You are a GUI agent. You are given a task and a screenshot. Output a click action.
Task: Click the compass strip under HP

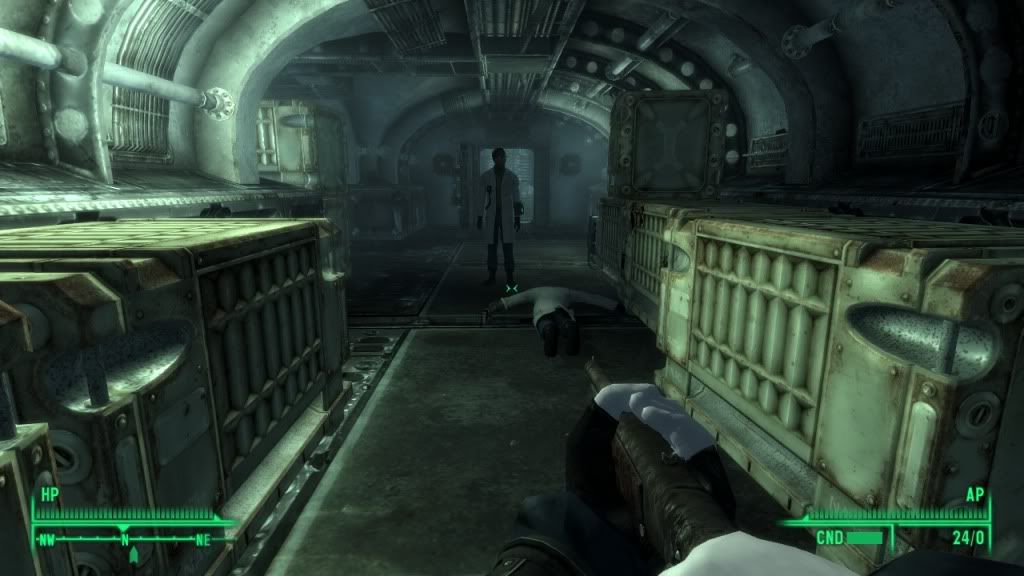126,538
